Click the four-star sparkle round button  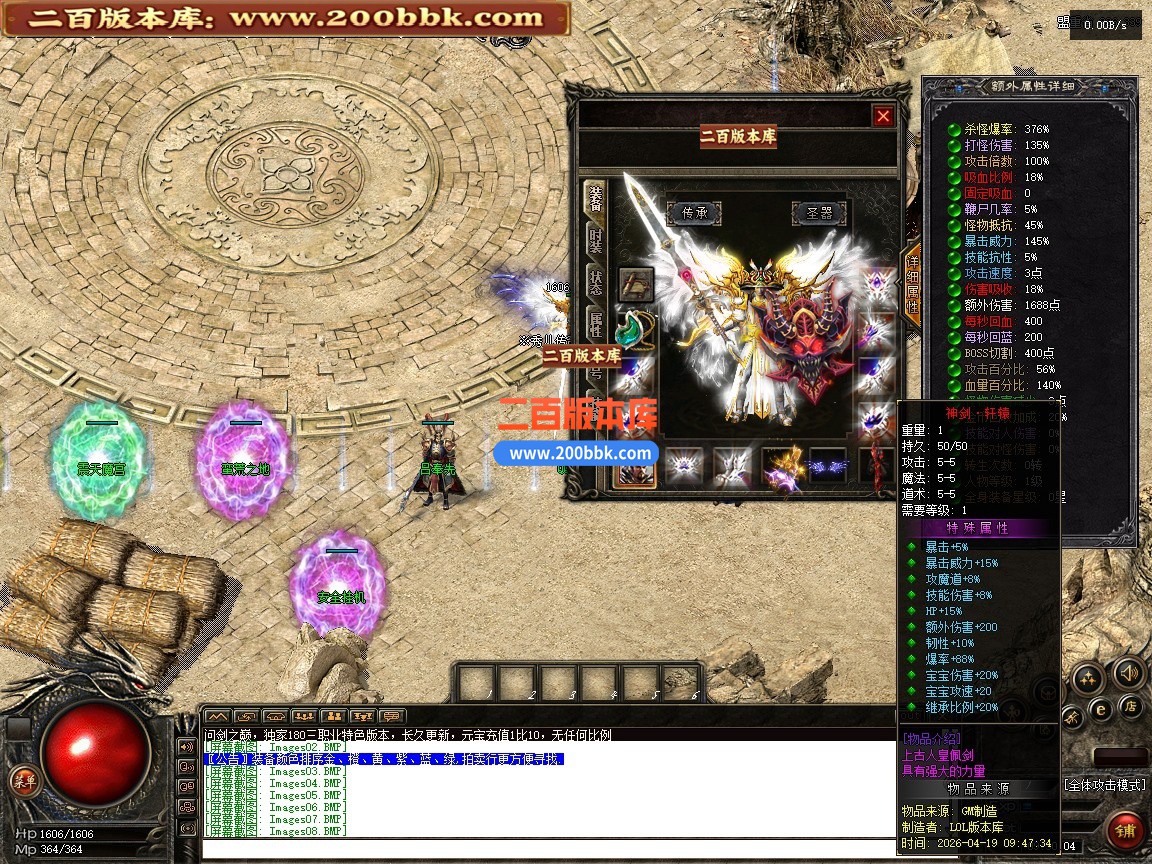pos(1087,680)
